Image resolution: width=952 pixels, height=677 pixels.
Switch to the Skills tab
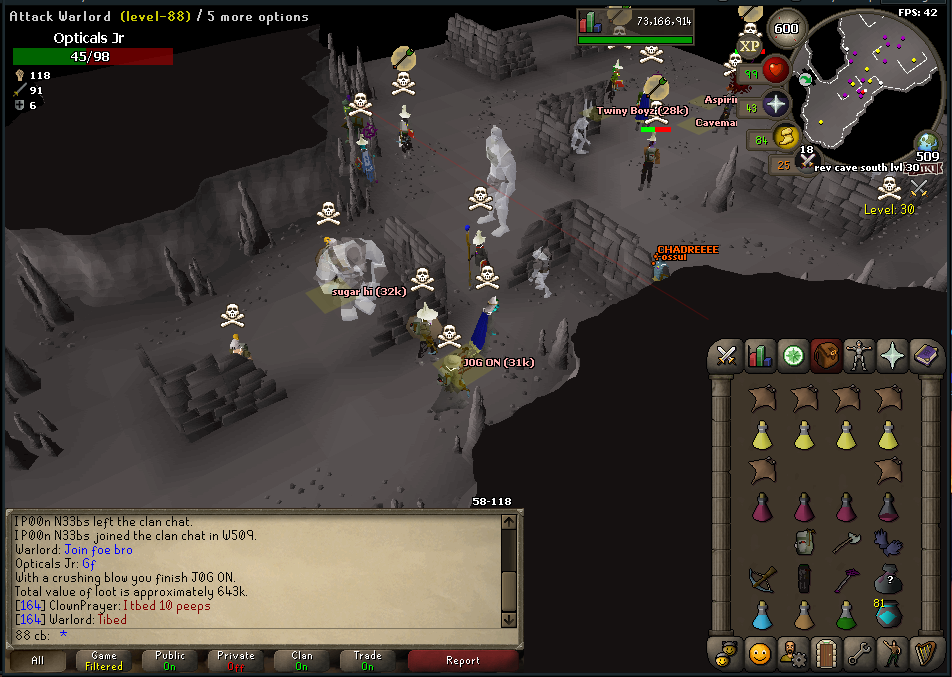click(759, 356)
